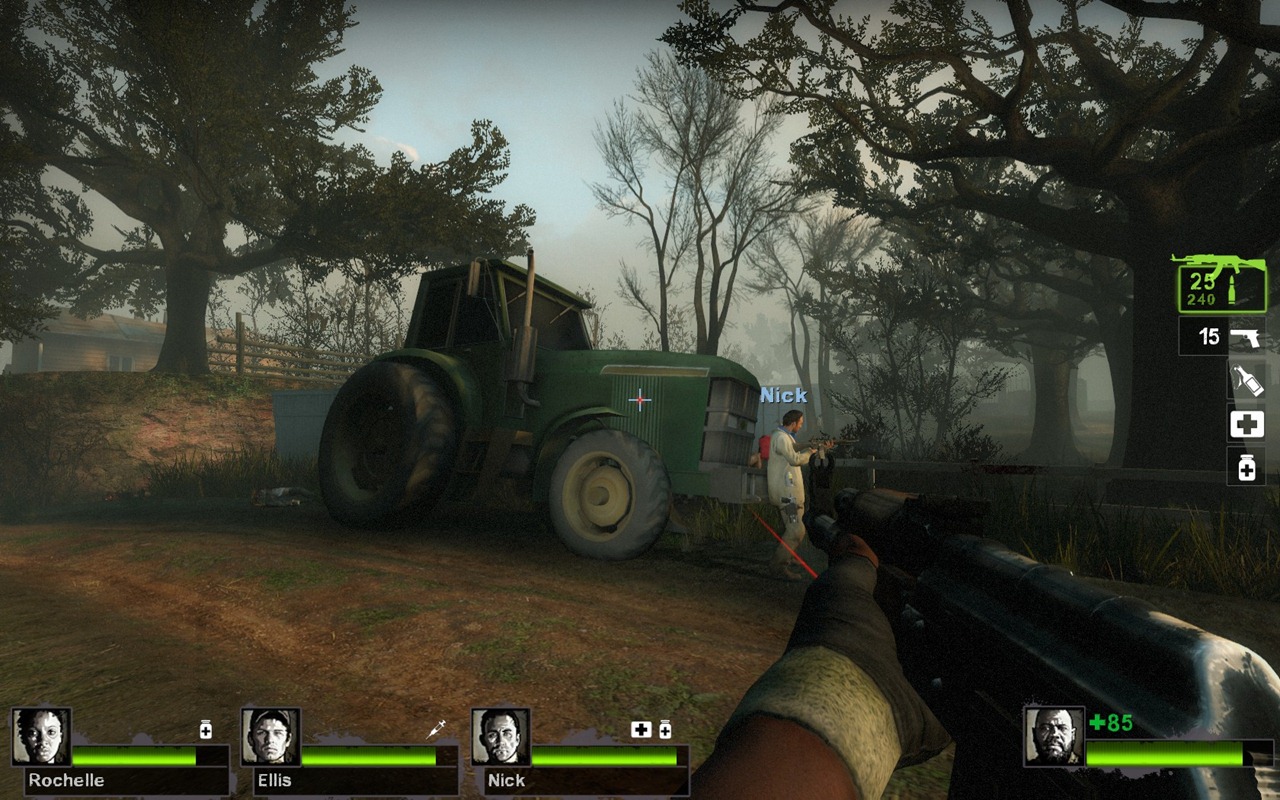Select your own survivor portrait beside 85 health
The image size is (1280, 800).
tap(1054, 737)
